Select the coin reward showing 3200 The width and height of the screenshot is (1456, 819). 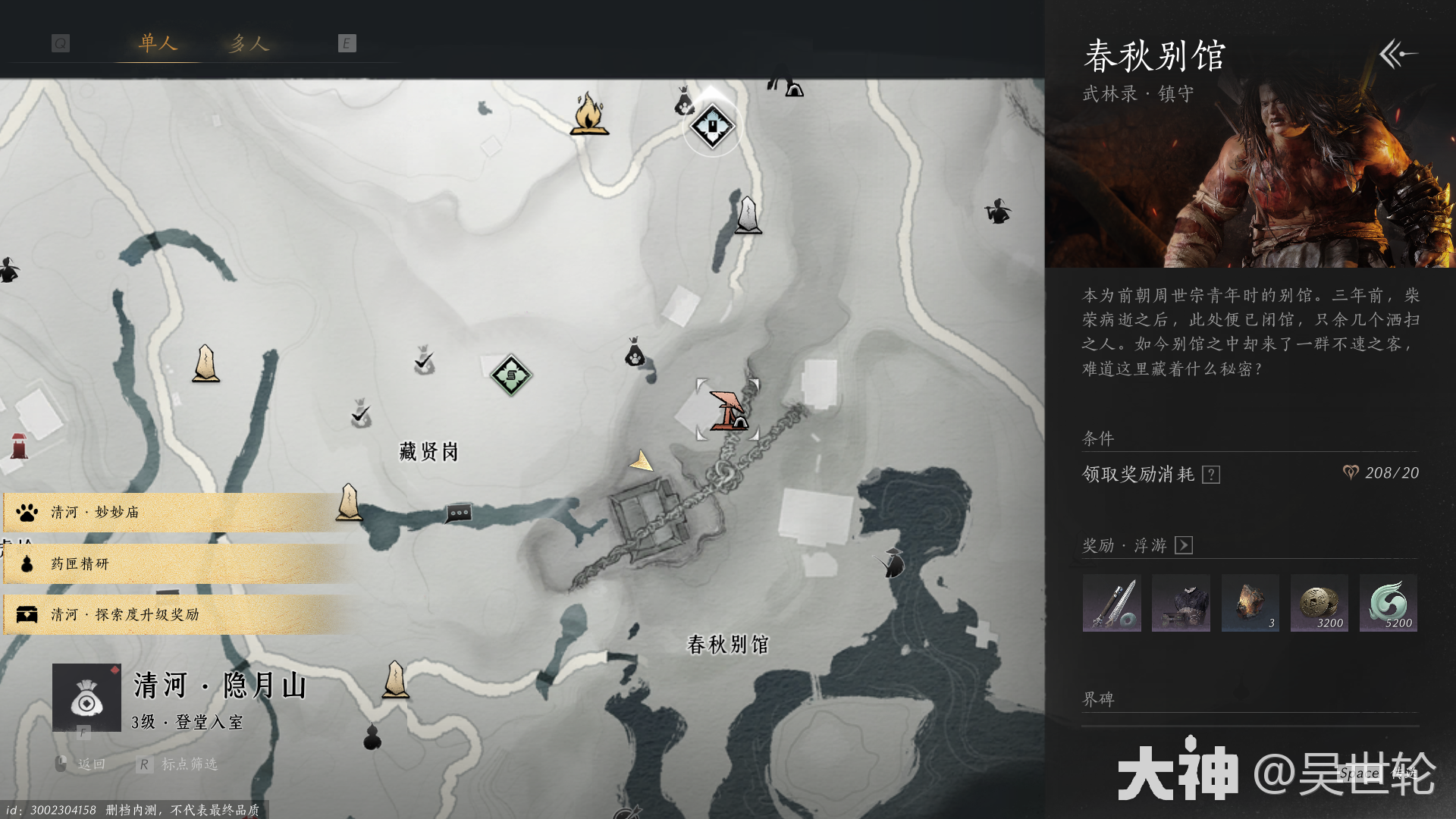(1319, 603)
